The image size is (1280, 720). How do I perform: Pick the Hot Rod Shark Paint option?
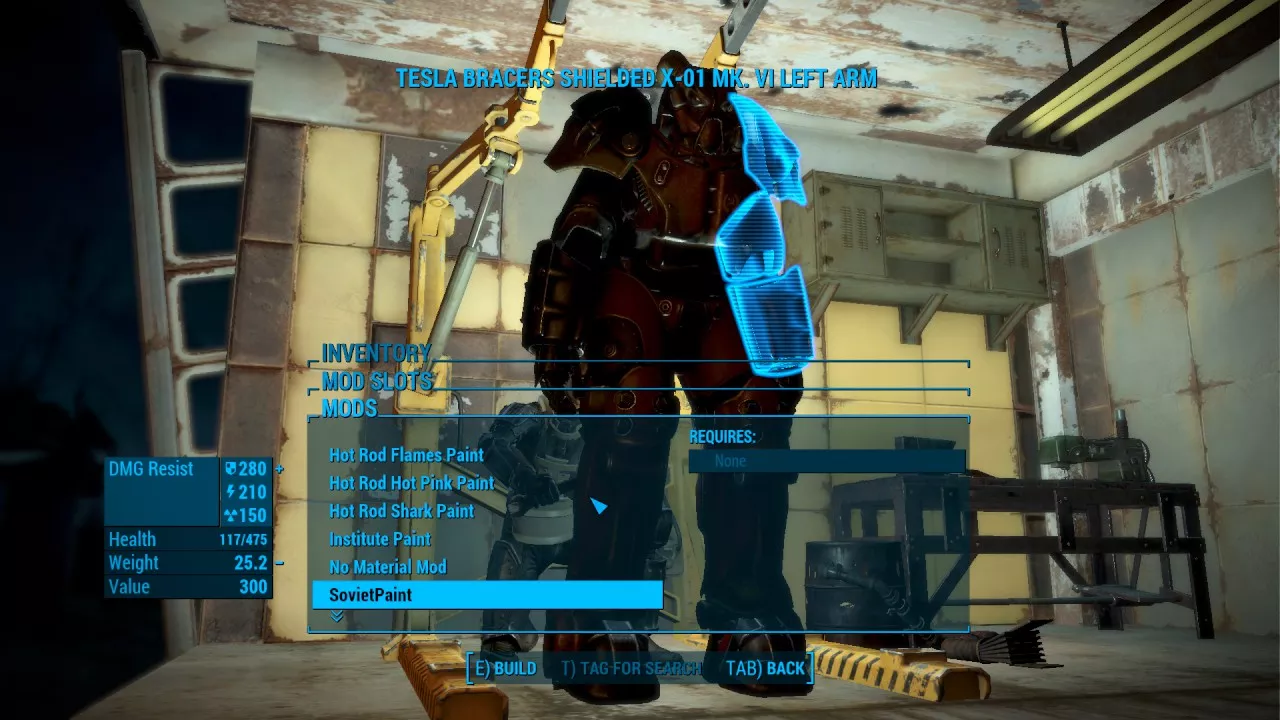[x=401, y=511]
